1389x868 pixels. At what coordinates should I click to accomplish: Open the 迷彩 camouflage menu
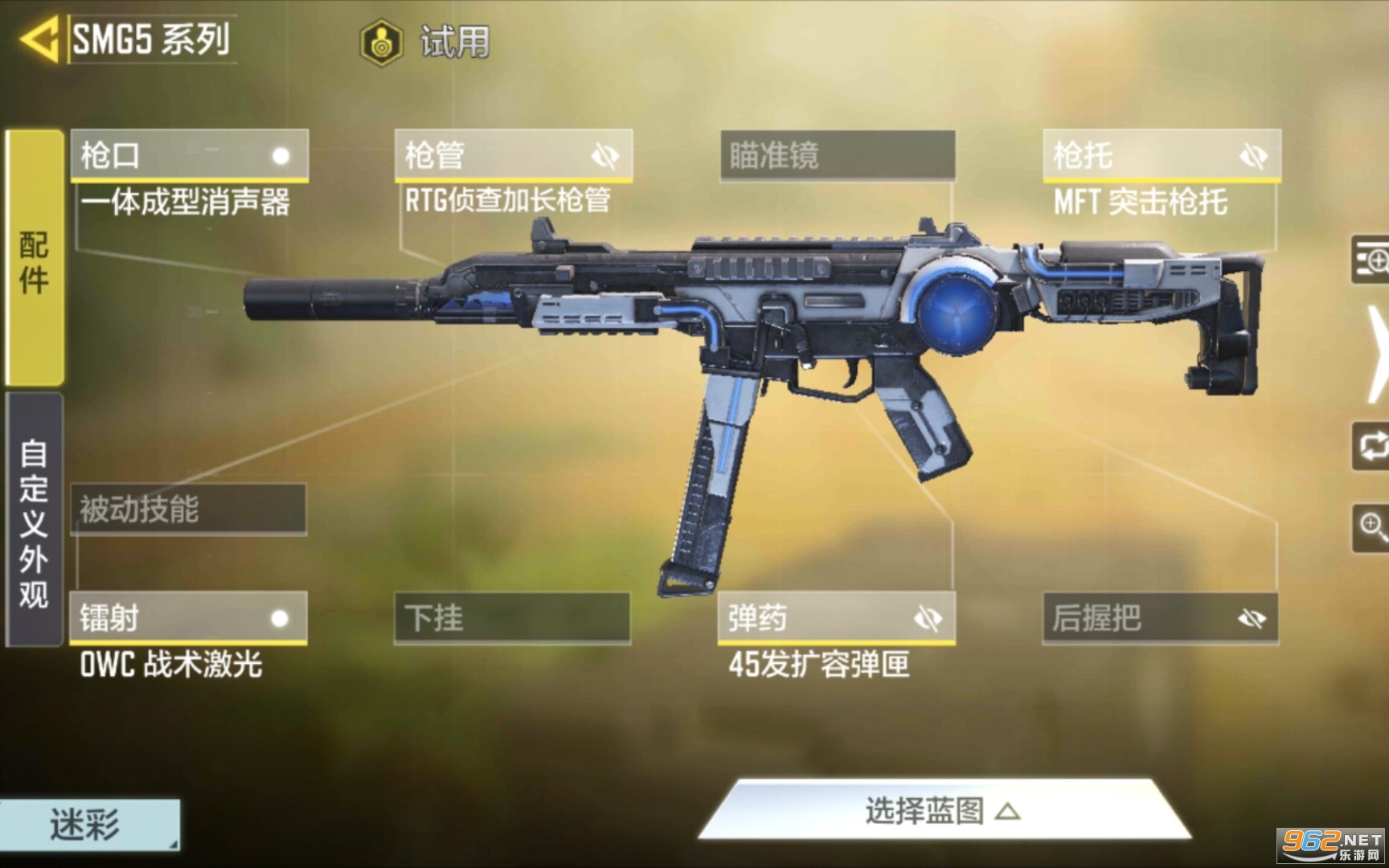click(88, 825)
